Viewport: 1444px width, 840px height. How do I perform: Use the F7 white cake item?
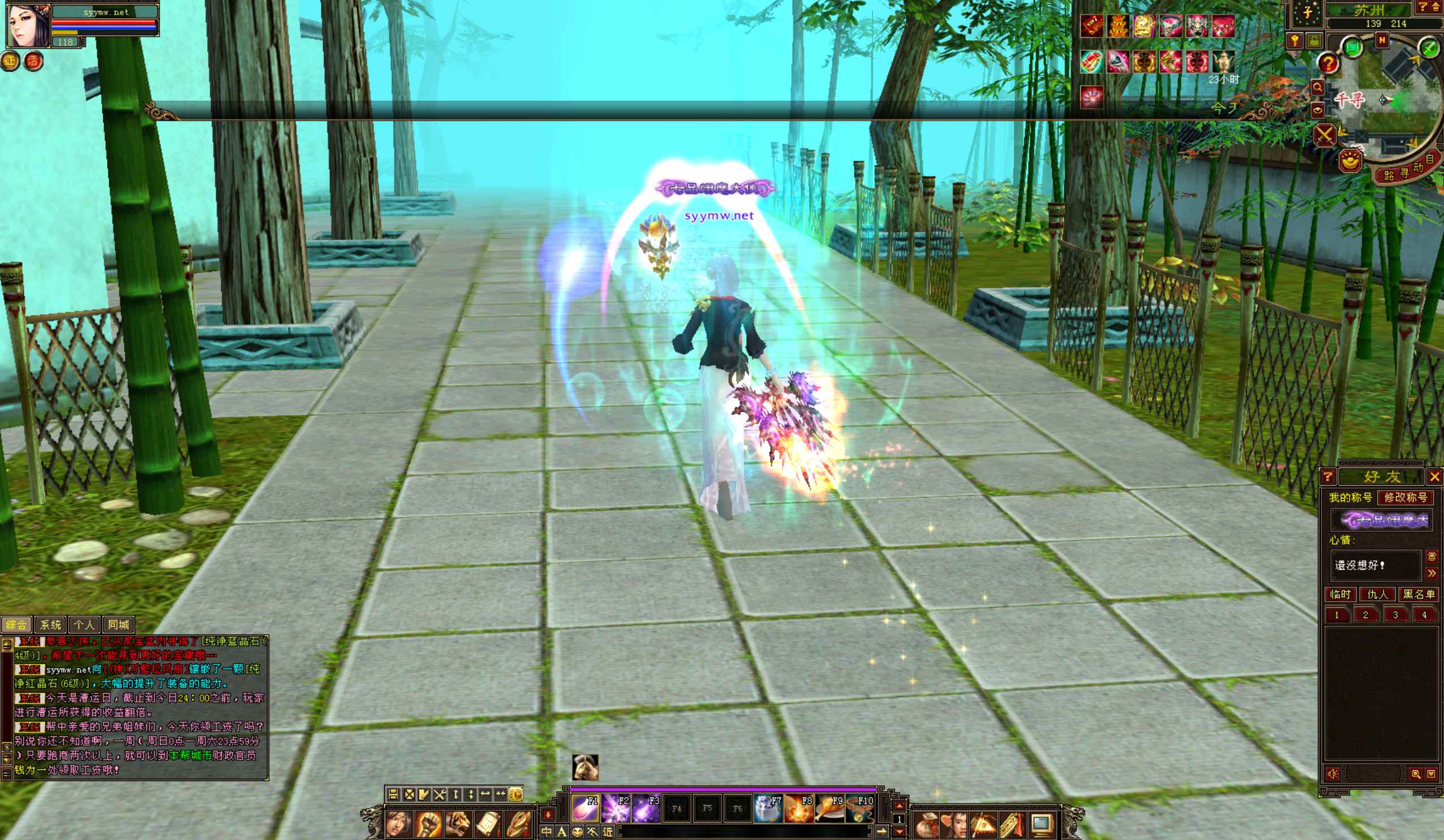pos(768,808)
